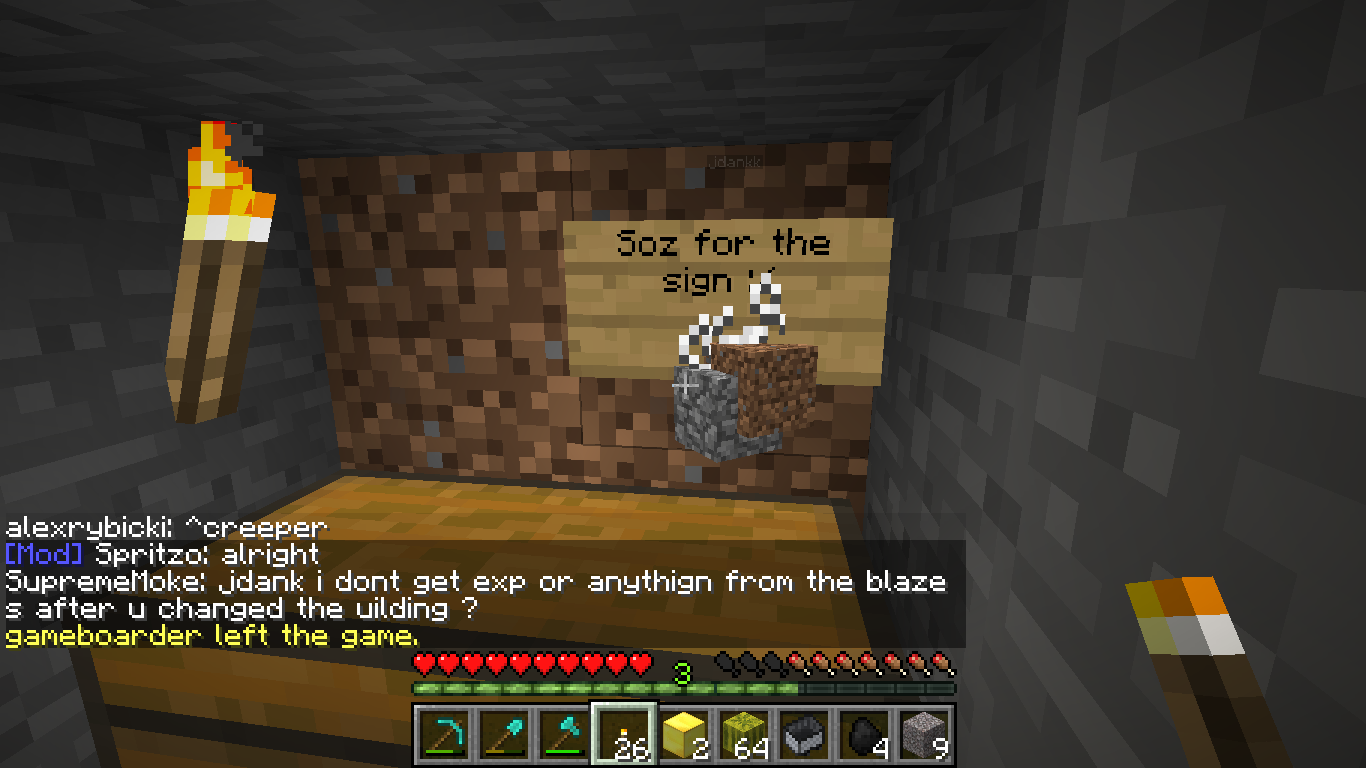Pick the melon block stack of 64

point(745,735)
